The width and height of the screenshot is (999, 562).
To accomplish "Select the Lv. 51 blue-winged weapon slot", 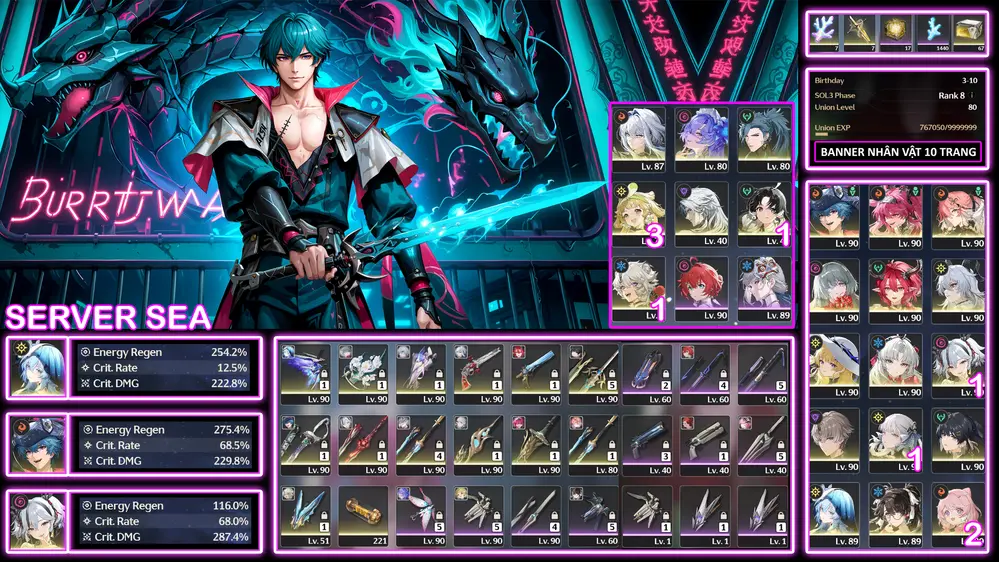I will pyautogui.click(x=306, y=514).
